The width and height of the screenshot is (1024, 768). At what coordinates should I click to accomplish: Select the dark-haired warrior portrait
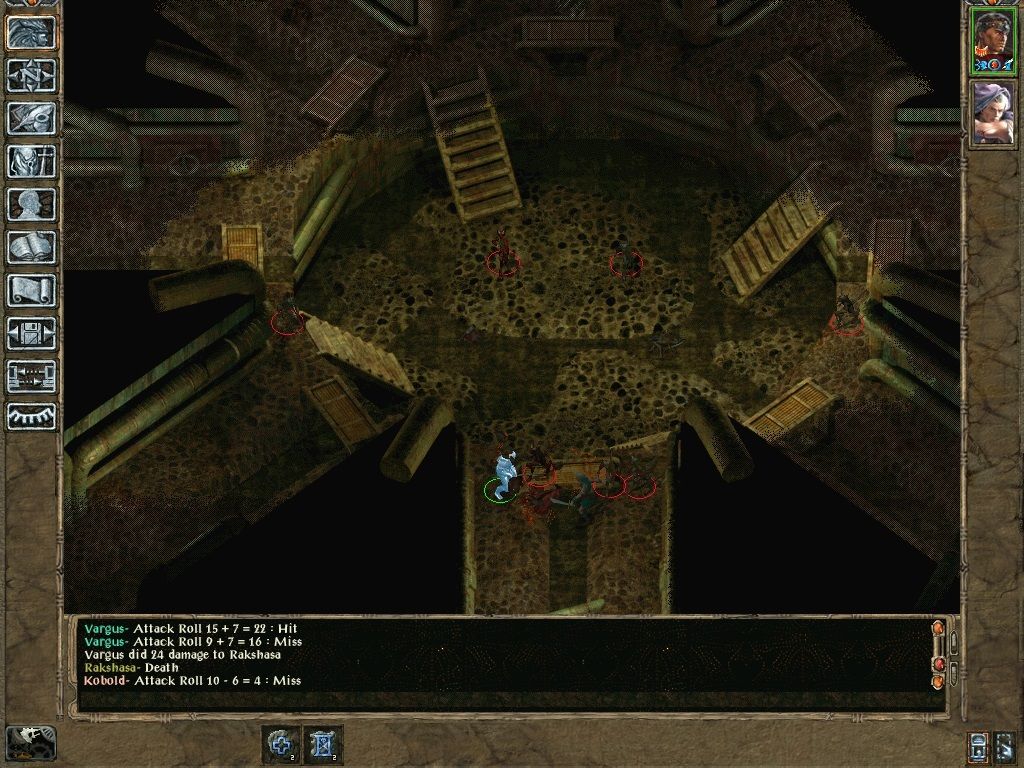[x=994, y=41]
